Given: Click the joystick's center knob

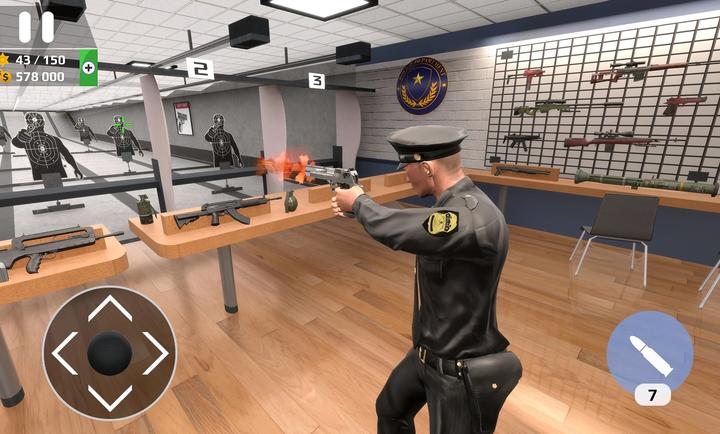Looking at the screenshot, I should tap(109, 353).
